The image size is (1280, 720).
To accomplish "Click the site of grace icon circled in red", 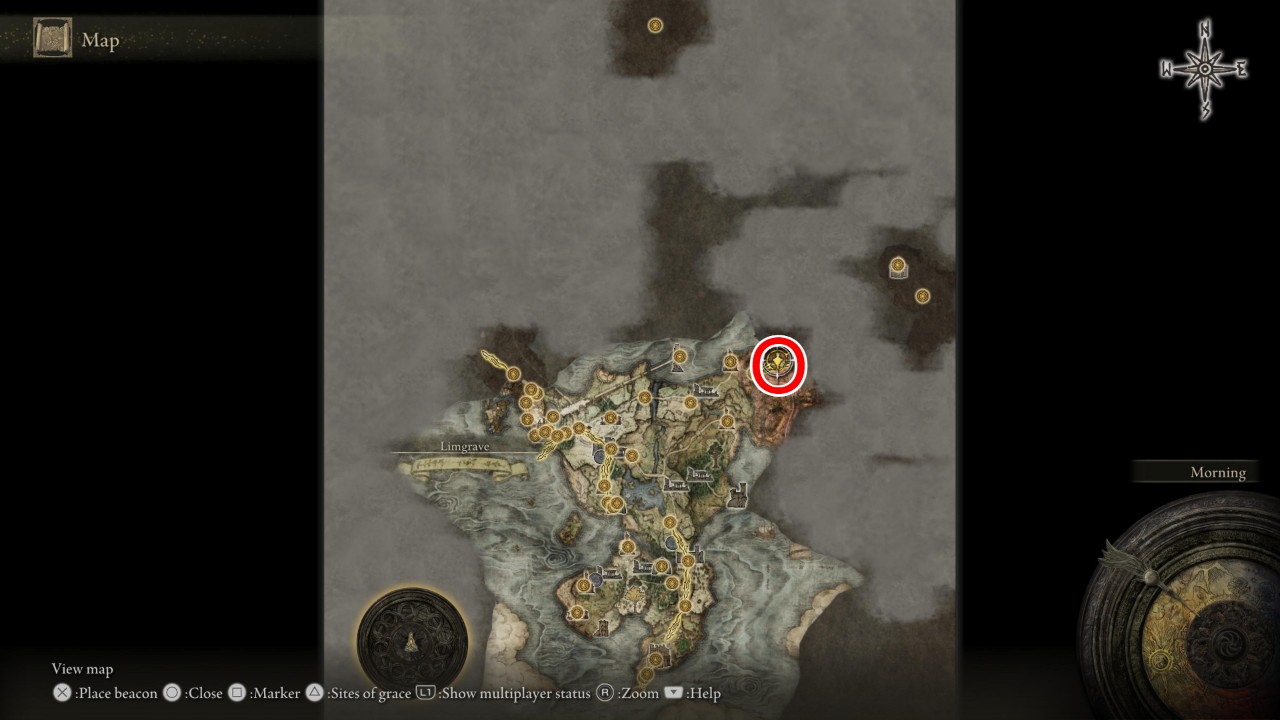I will [x=779, y=363].
